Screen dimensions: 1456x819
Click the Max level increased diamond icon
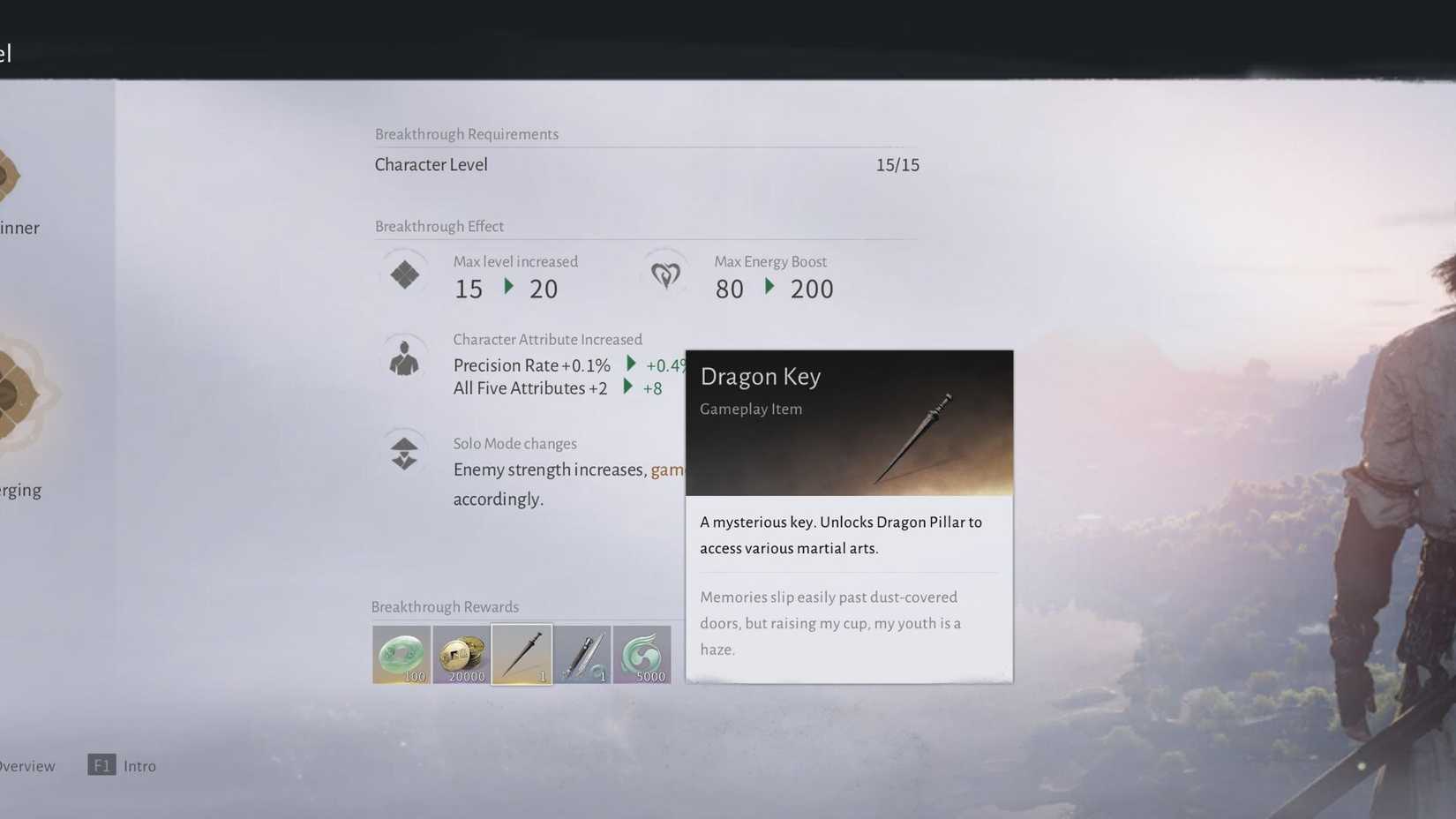tap(403, 274)
